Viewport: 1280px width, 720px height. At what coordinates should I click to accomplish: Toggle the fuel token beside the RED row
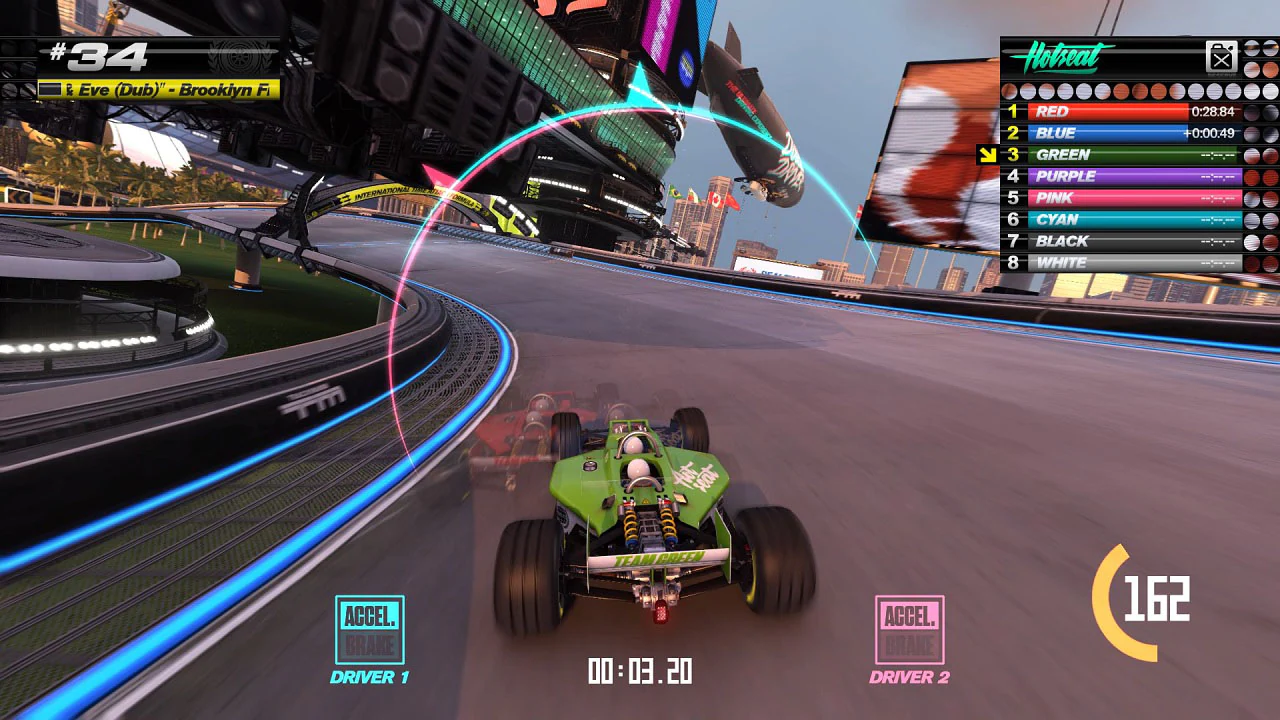point(1252,112)
